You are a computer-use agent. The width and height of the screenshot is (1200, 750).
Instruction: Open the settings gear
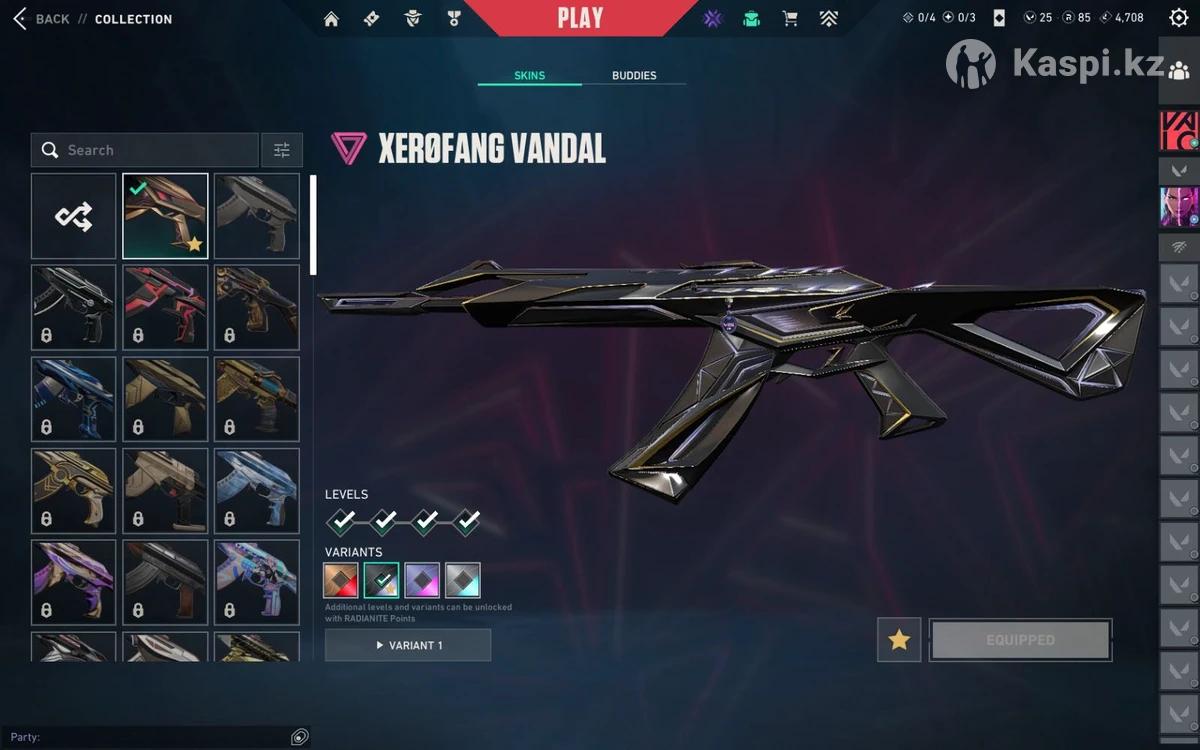(x=1178, y=18)
